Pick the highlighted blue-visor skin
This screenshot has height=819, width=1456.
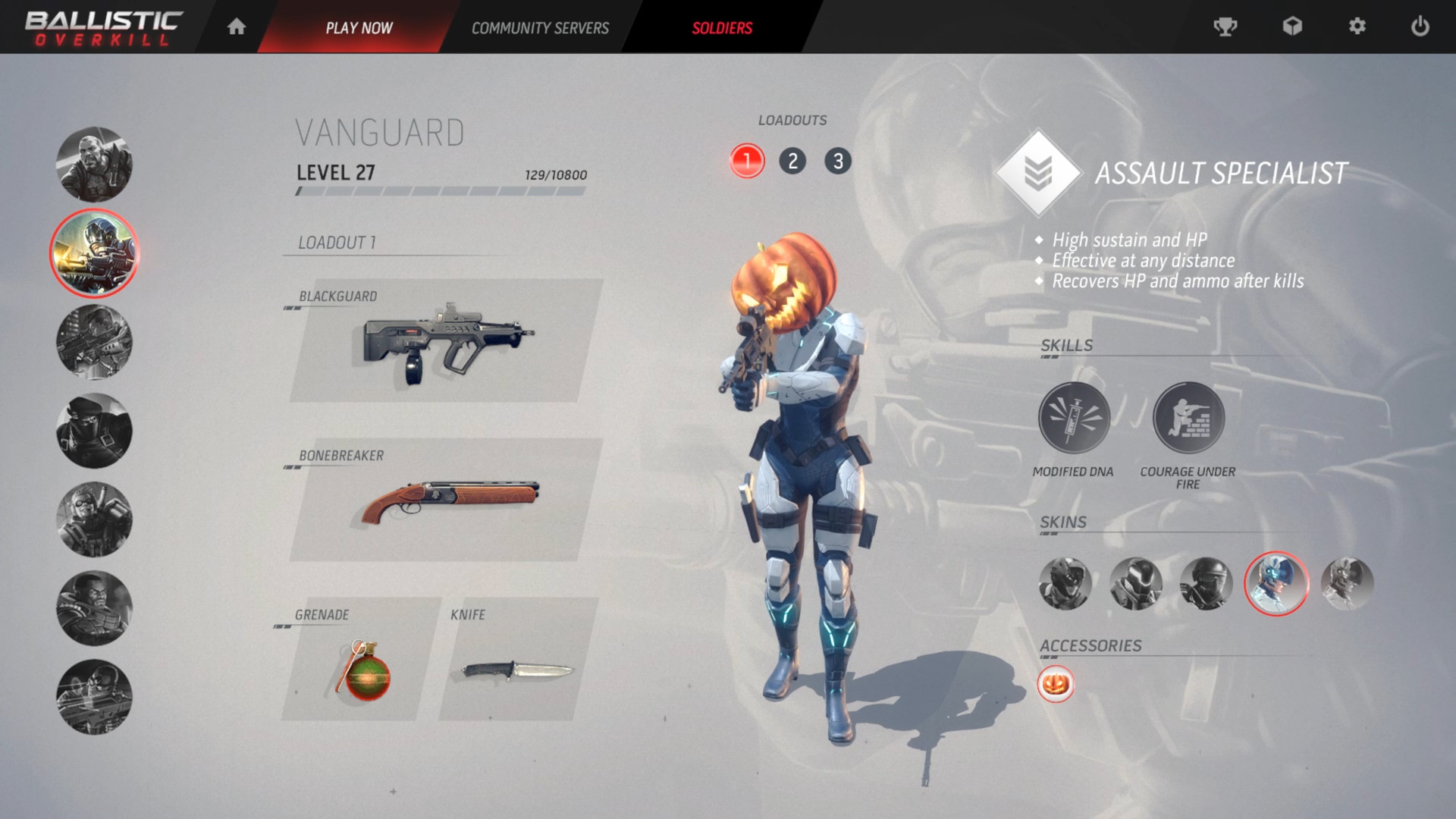tap(1276, 583)
